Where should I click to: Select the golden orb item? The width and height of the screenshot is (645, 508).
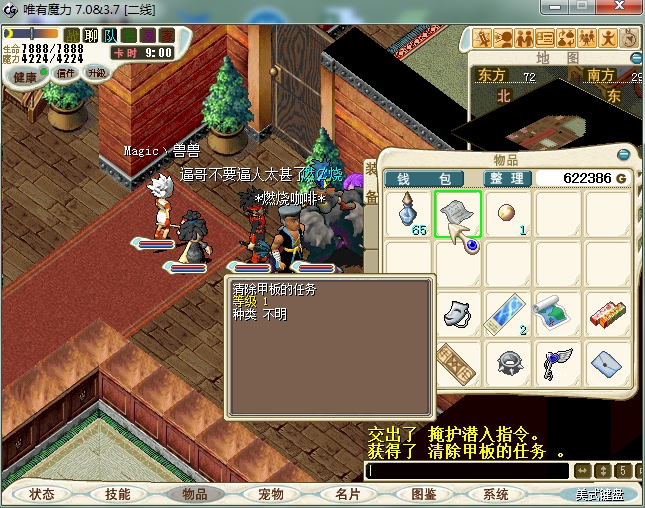pyautogui.click(x=508, y=214)
